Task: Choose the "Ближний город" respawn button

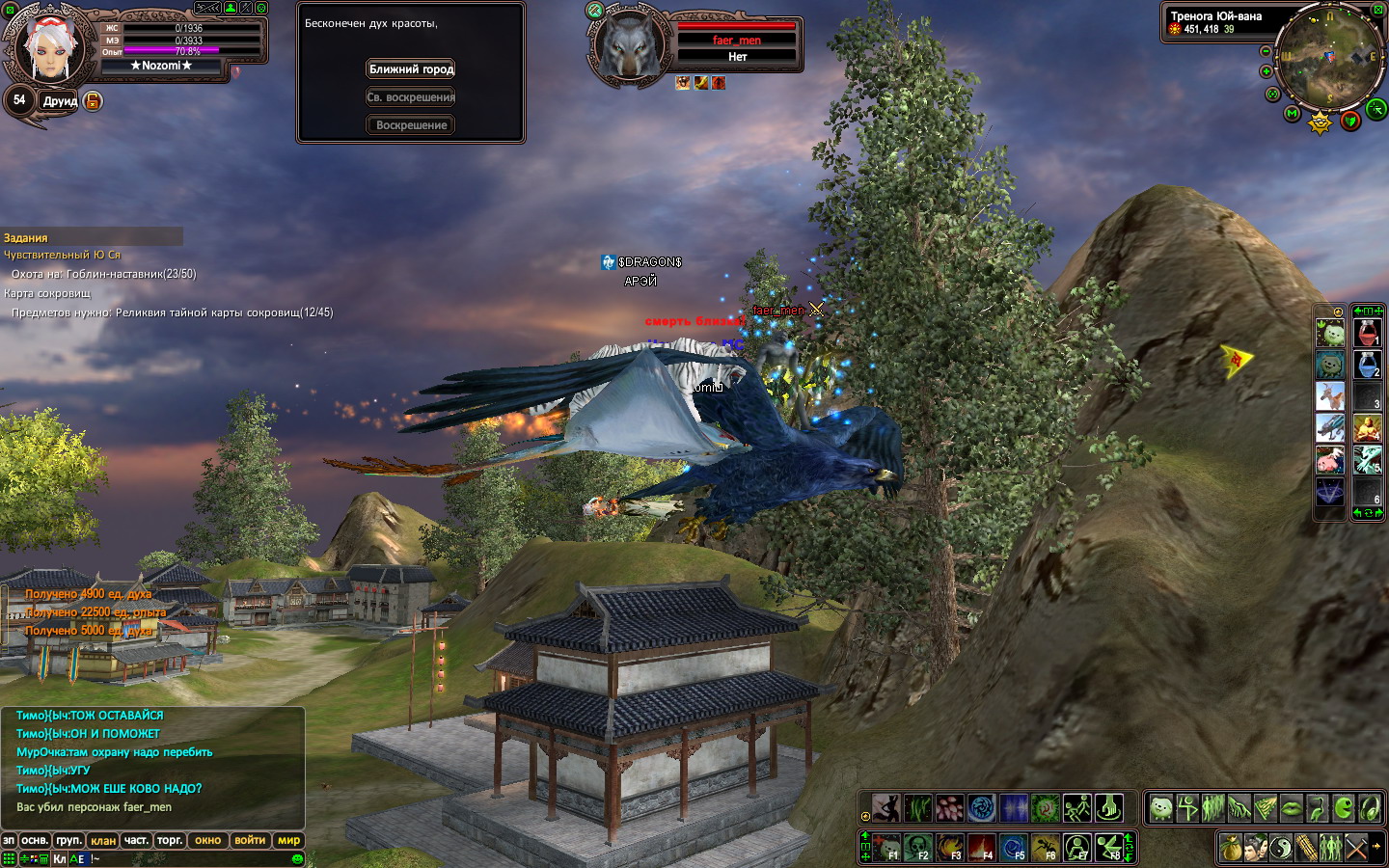Action: pos(411,69)
